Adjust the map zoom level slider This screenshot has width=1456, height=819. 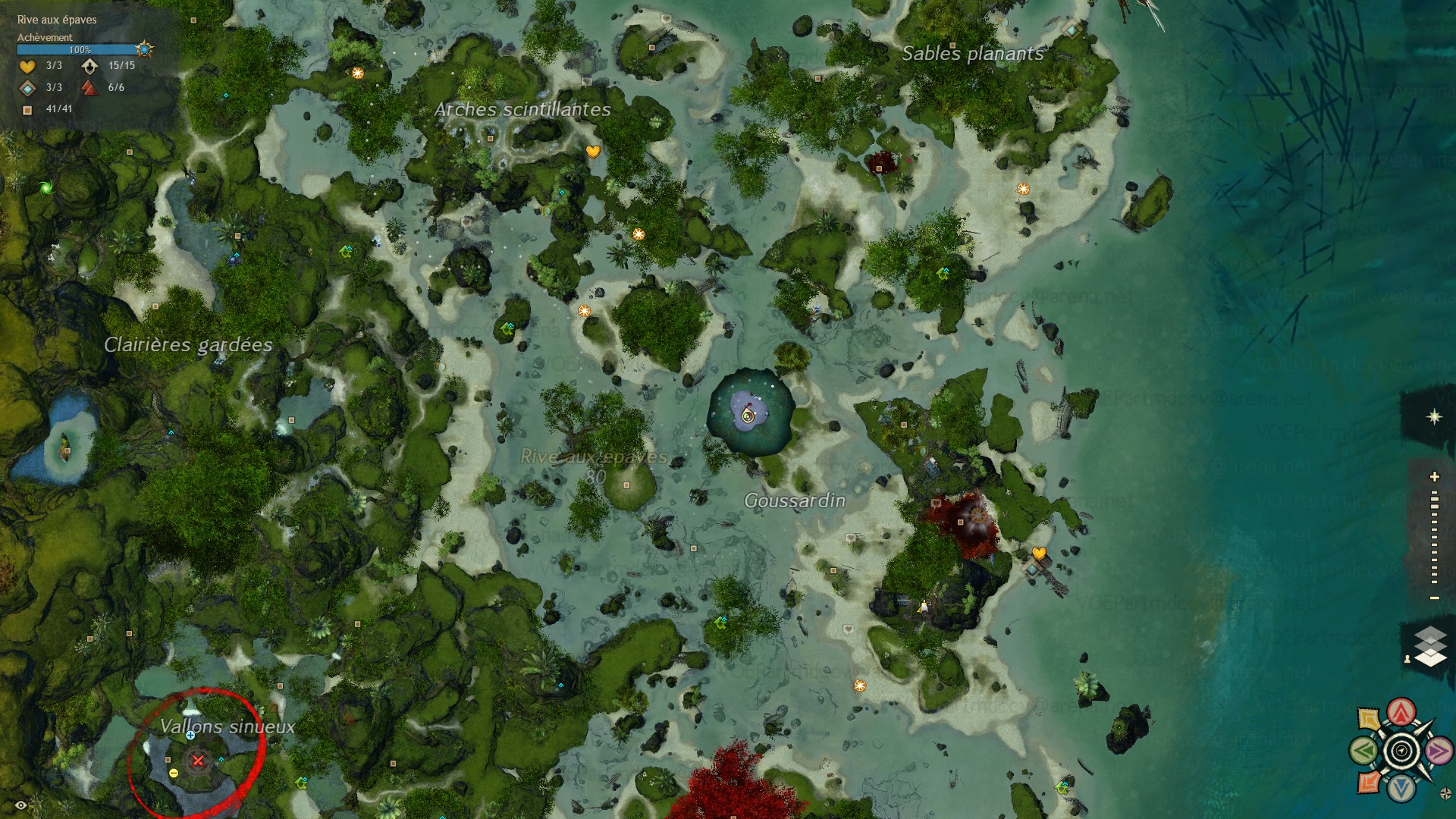(x=1434, y=537)
